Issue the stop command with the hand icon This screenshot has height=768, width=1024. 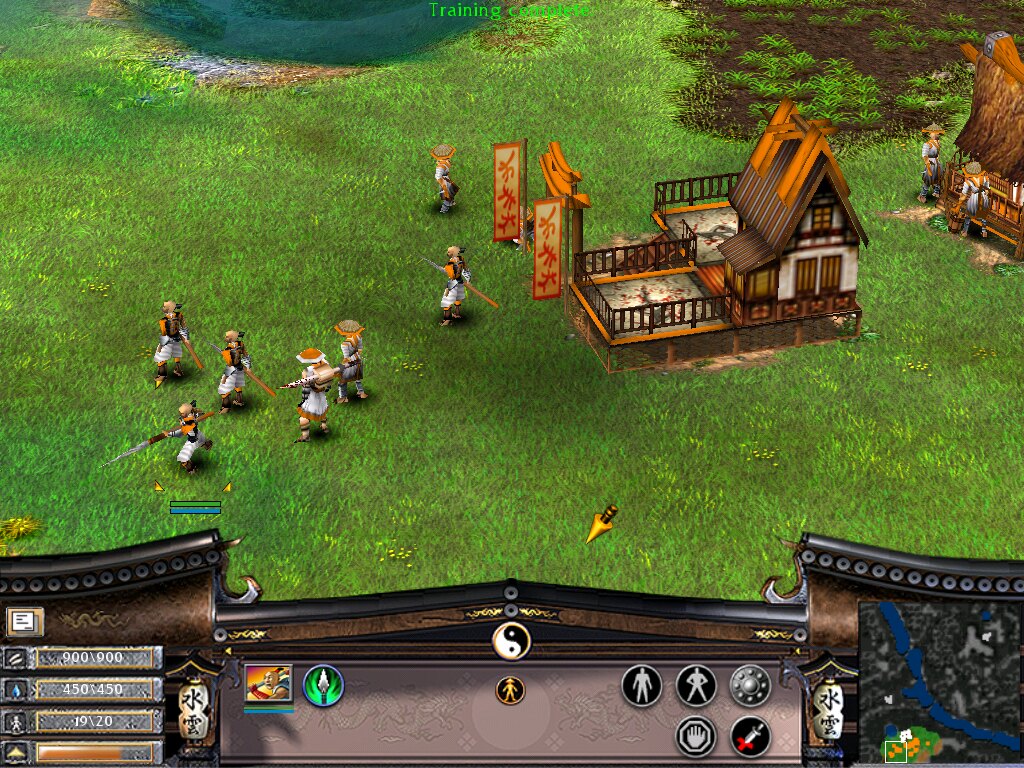click(x=696, y=737)
